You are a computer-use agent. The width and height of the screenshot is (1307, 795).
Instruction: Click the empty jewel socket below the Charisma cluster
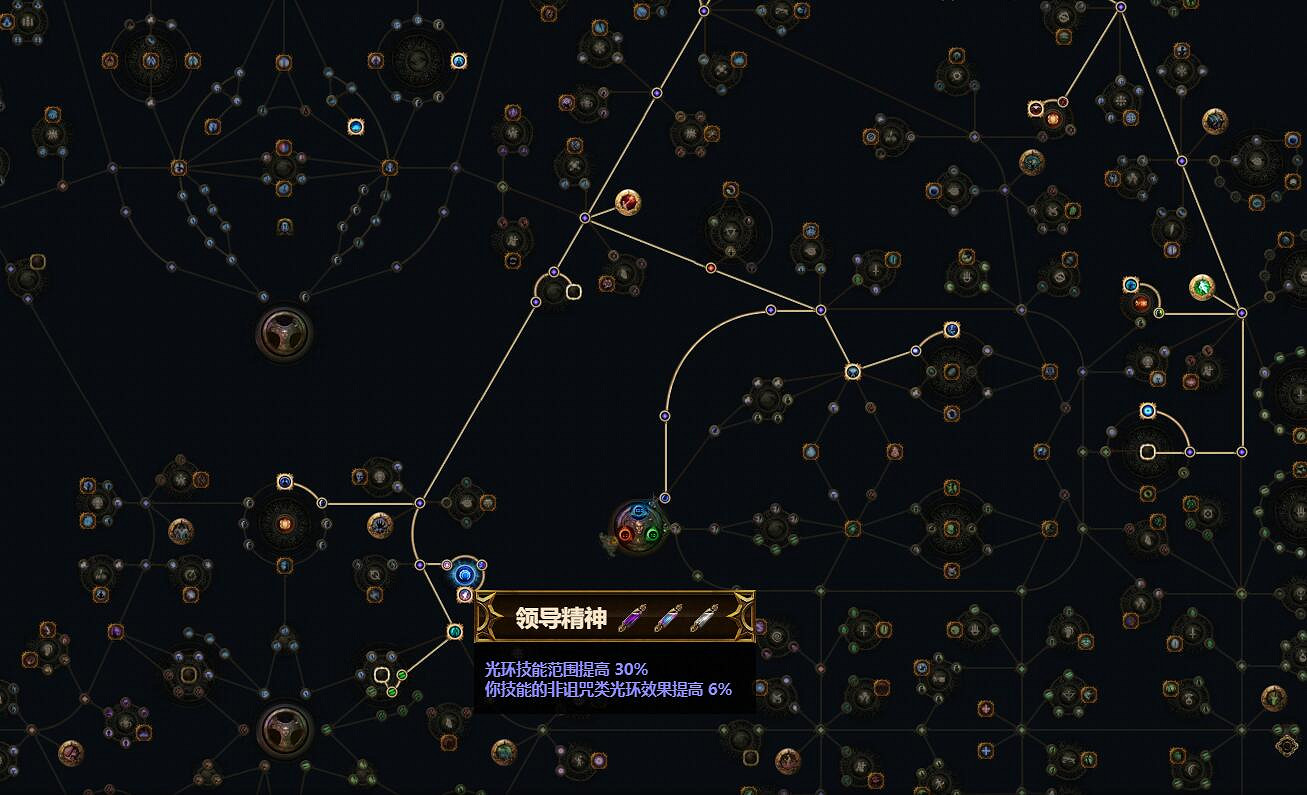(381, 676)
